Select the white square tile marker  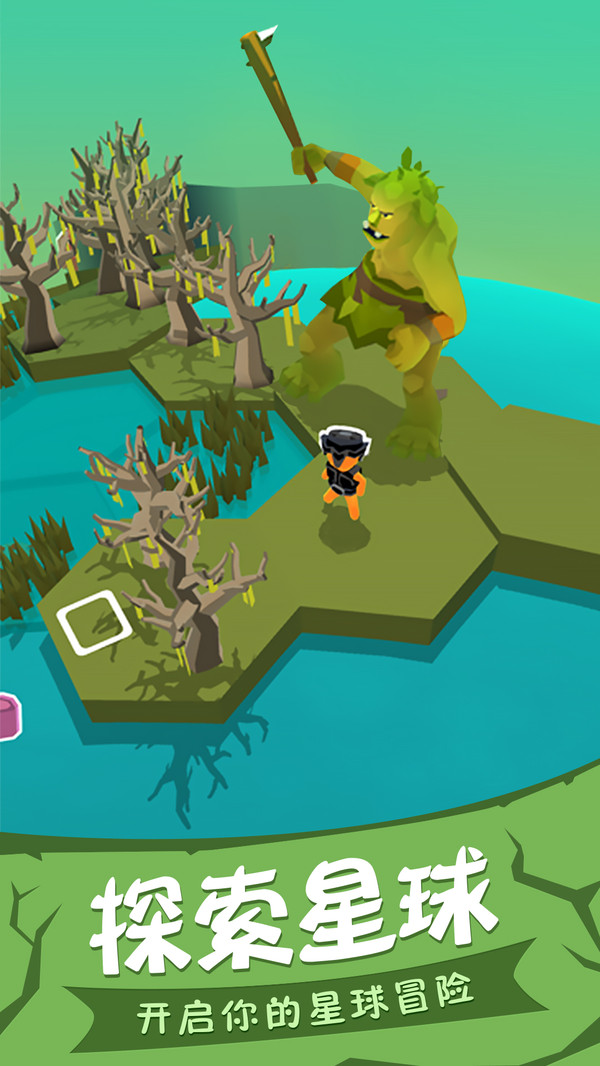(95, 622)
